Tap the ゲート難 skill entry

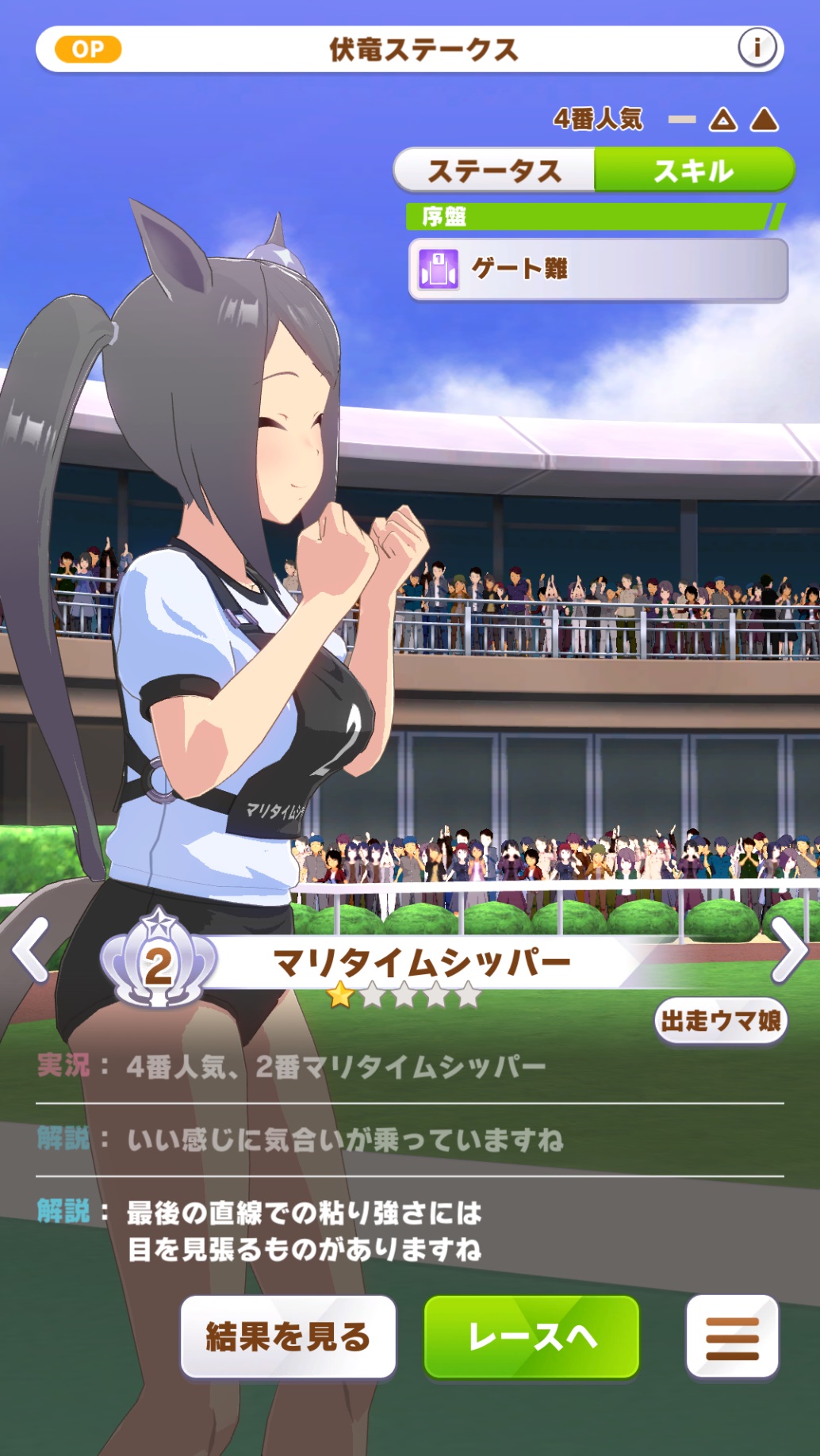598,269
